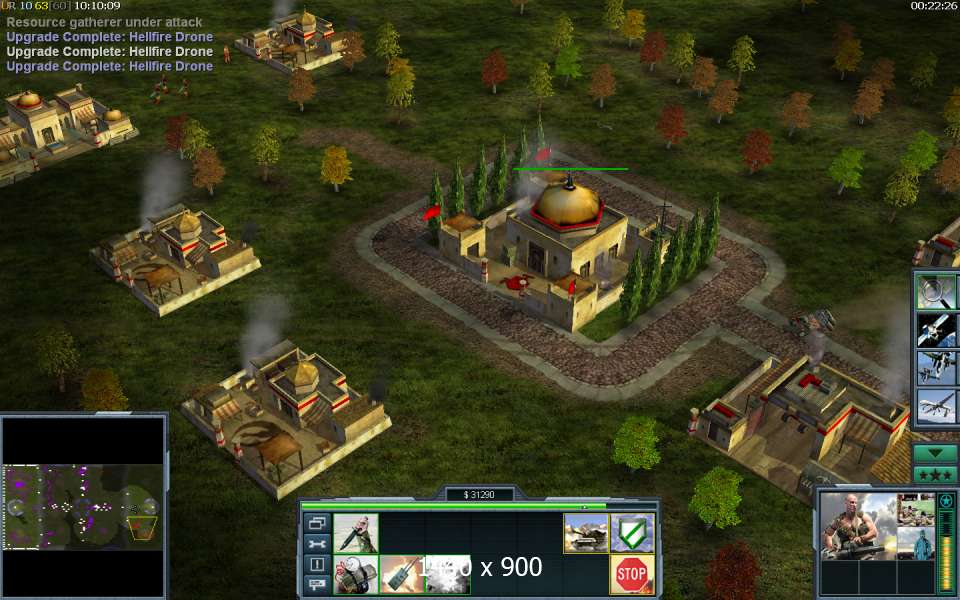Activate the green shield guard command
The width and height of the screenshot is (960, 600).
coord(631,533)
